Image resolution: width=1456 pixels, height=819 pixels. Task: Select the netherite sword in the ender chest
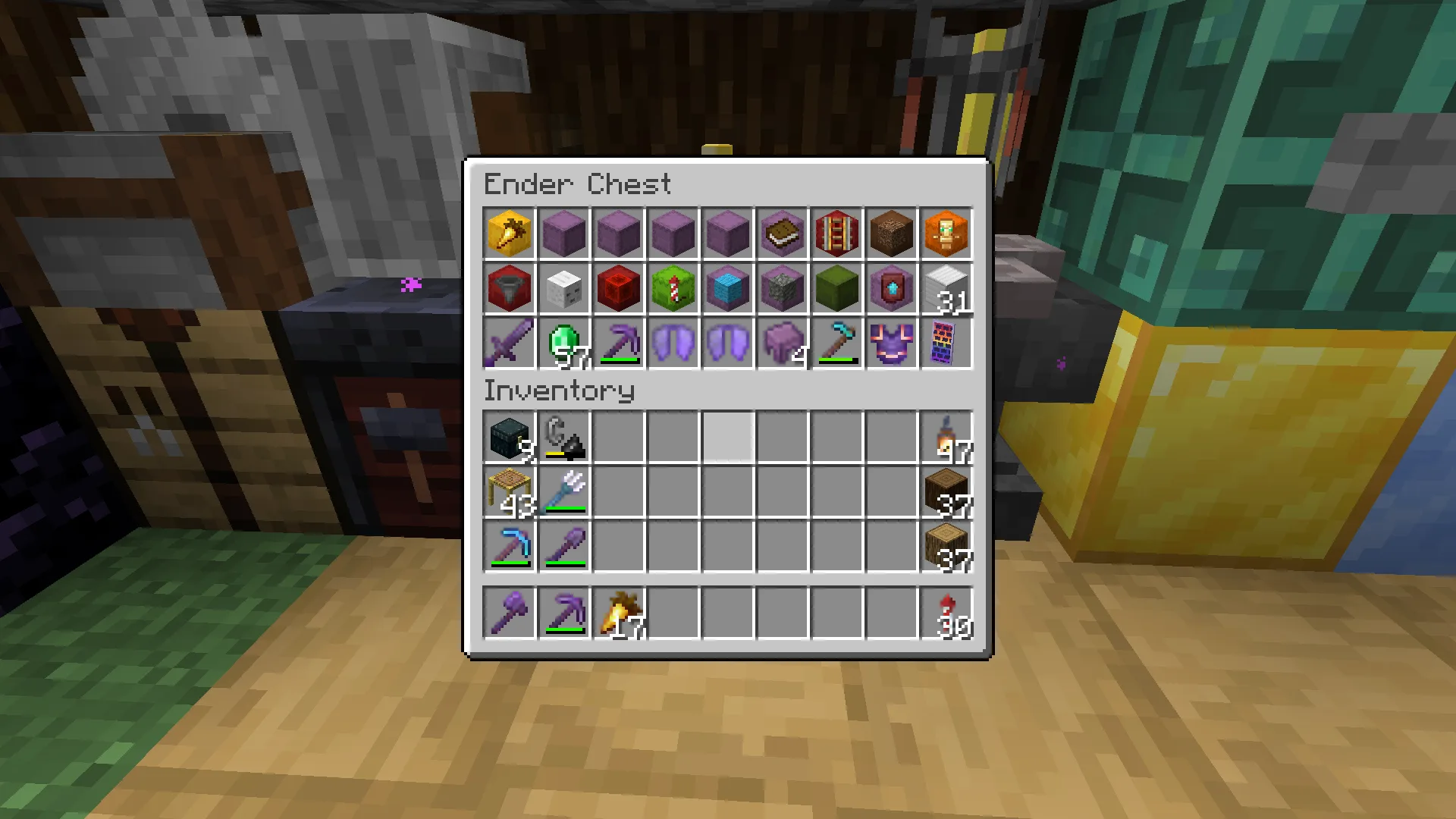(509, 344)
